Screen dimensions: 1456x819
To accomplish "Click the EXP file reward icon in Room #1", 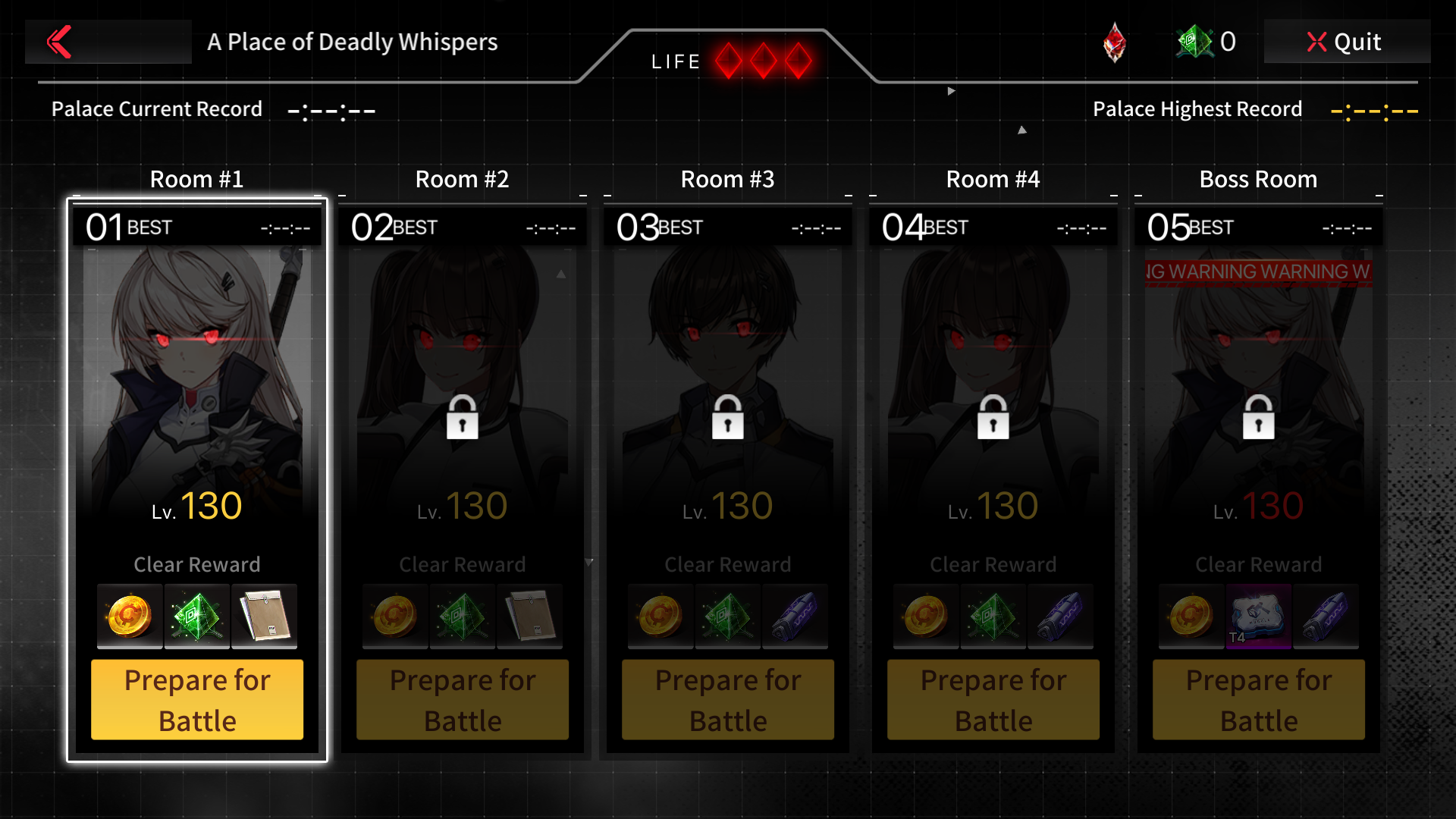I will click(x=264, y=617).
